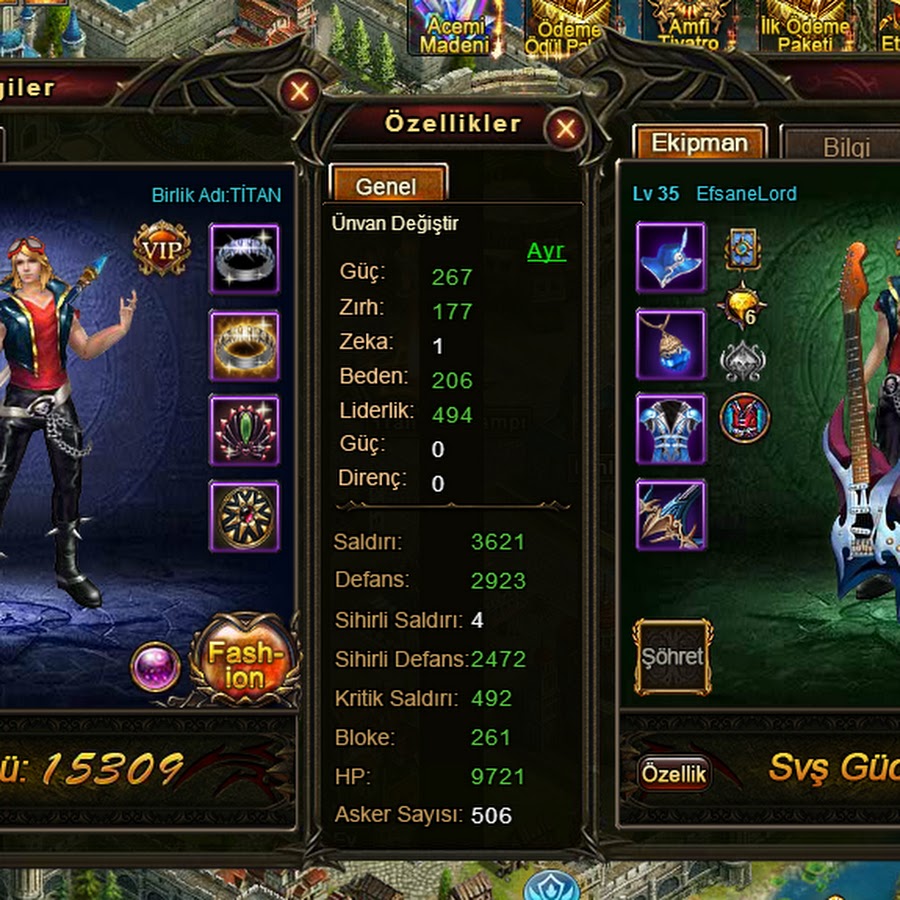Select the gold ring equipment slot
This screenshot has width=900, height=900.
244,345
